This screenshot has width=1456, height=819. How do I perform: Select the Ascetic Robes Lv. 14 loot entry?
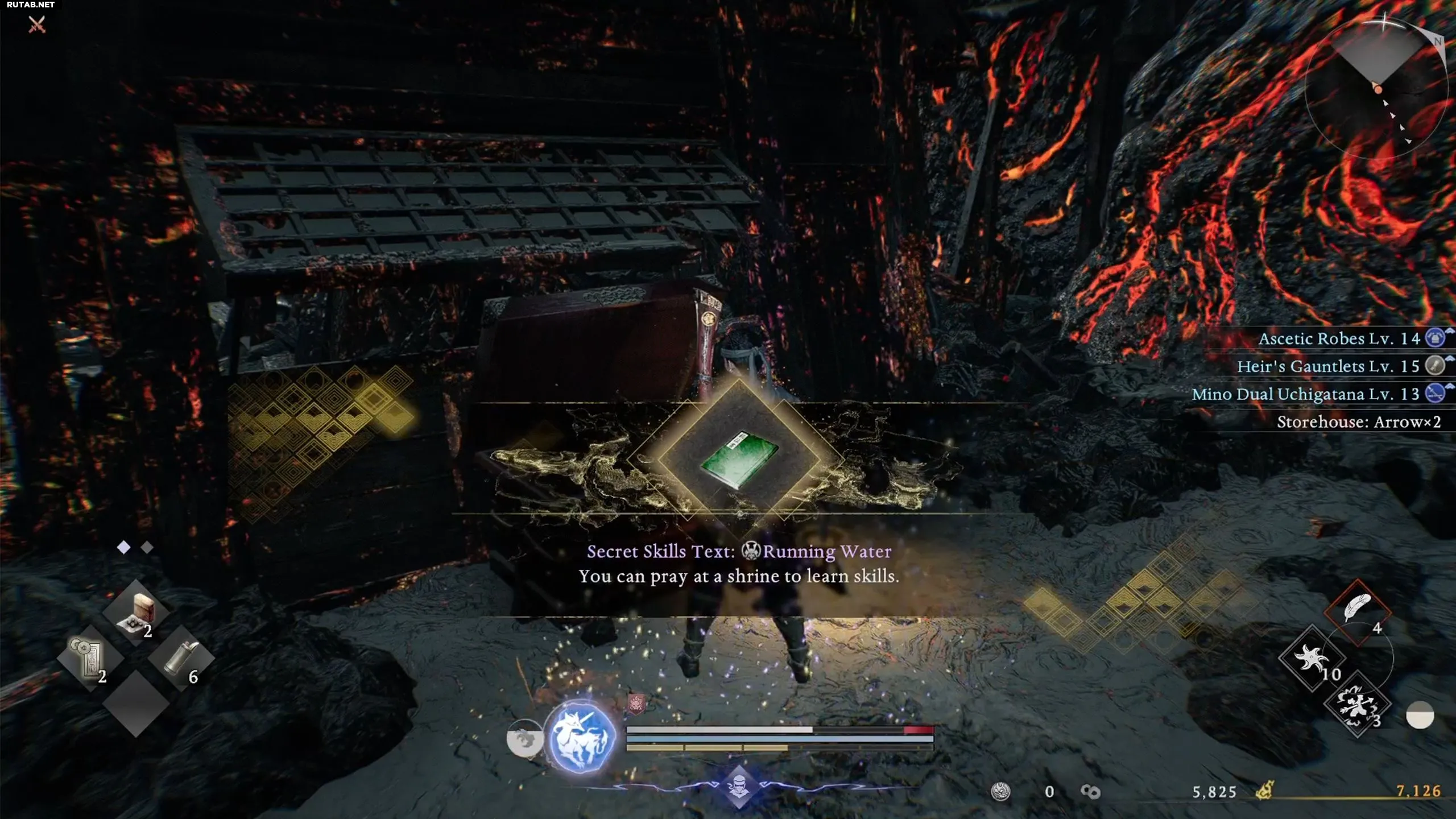(1339, 339)
